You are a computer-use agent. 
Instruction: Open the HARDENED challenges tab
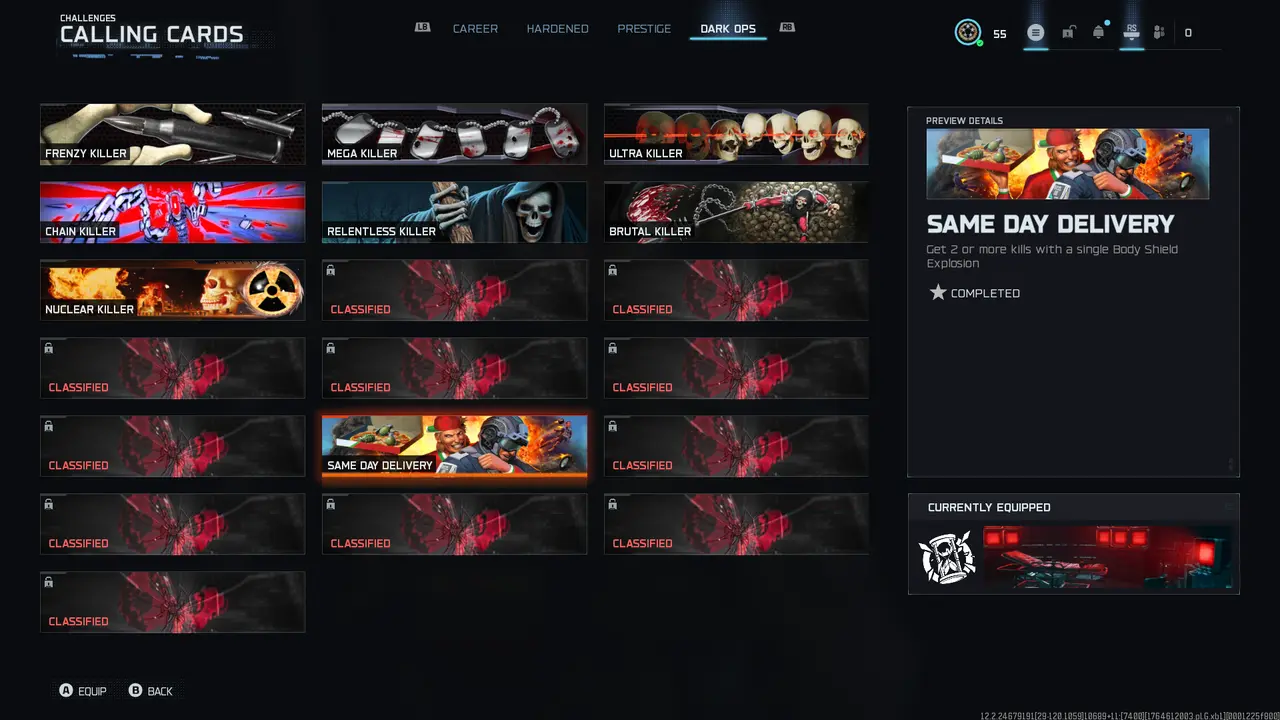pyautogui.click(x=557, y=29)
